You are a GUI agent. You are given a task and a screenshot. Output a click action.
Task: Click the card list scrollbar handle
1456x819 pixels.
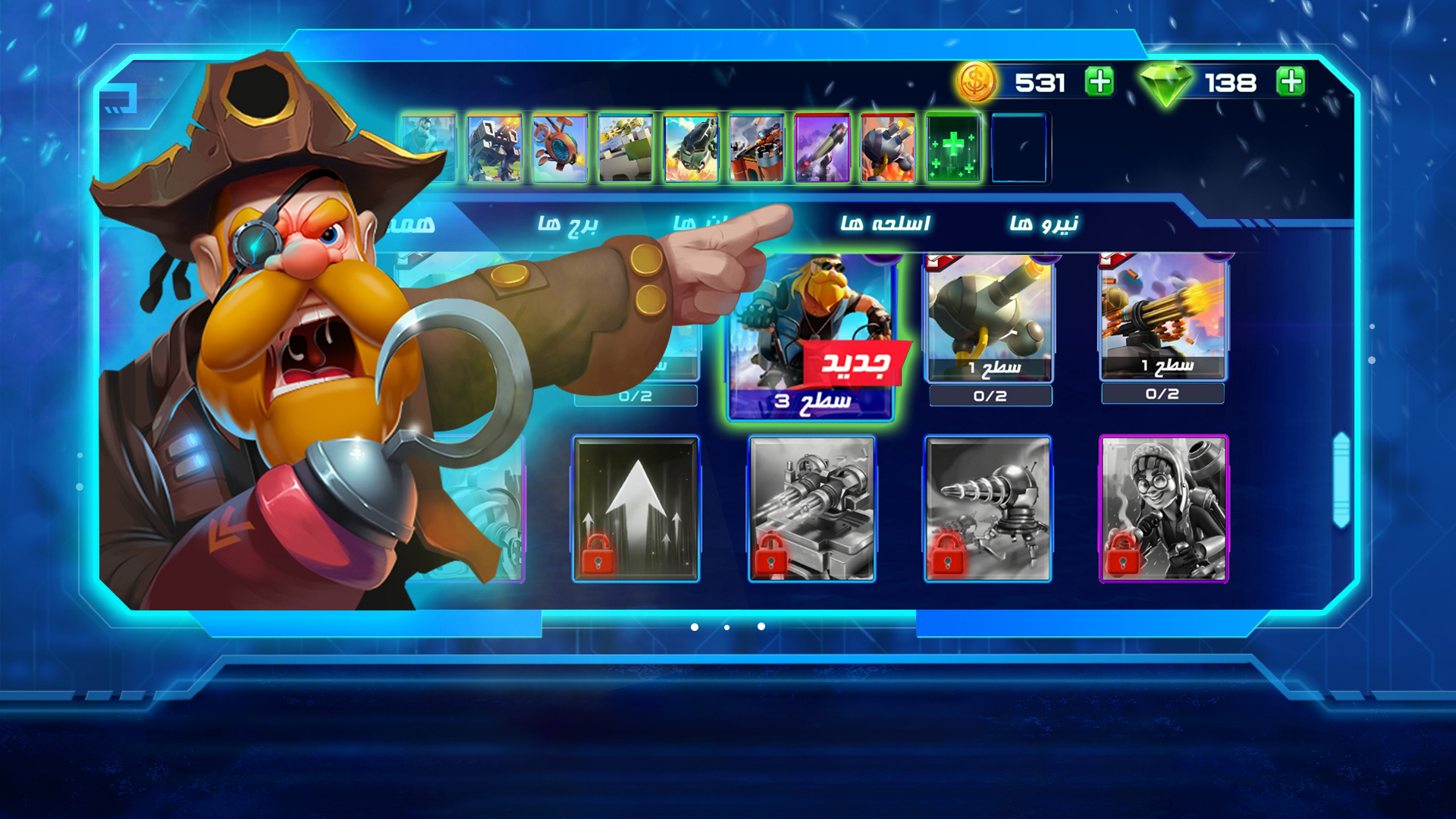tap(1341, 479)
